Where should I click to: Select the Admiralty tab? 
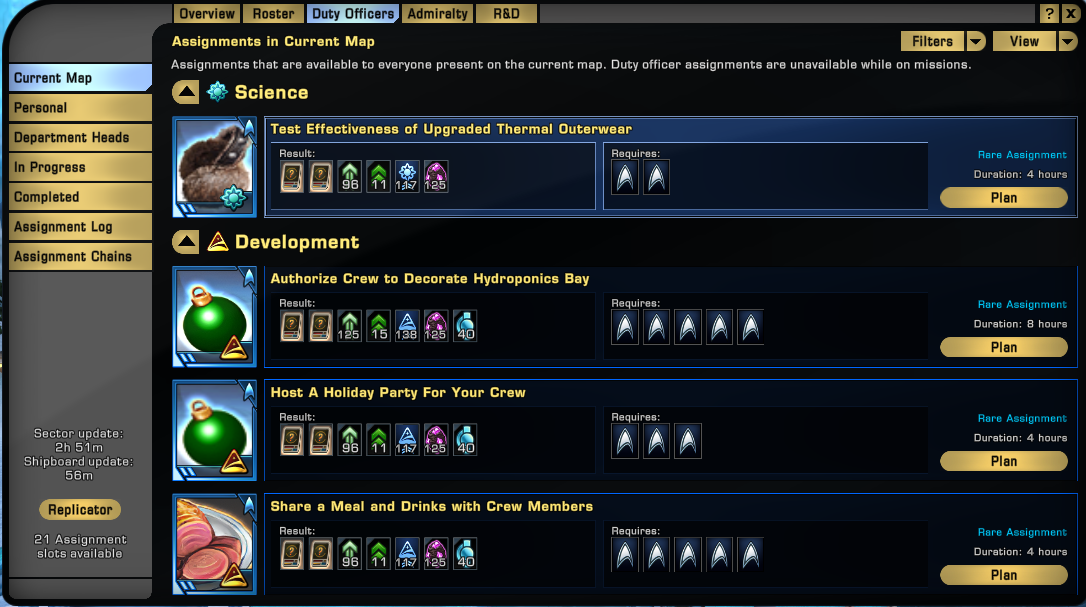pos(437,14)
